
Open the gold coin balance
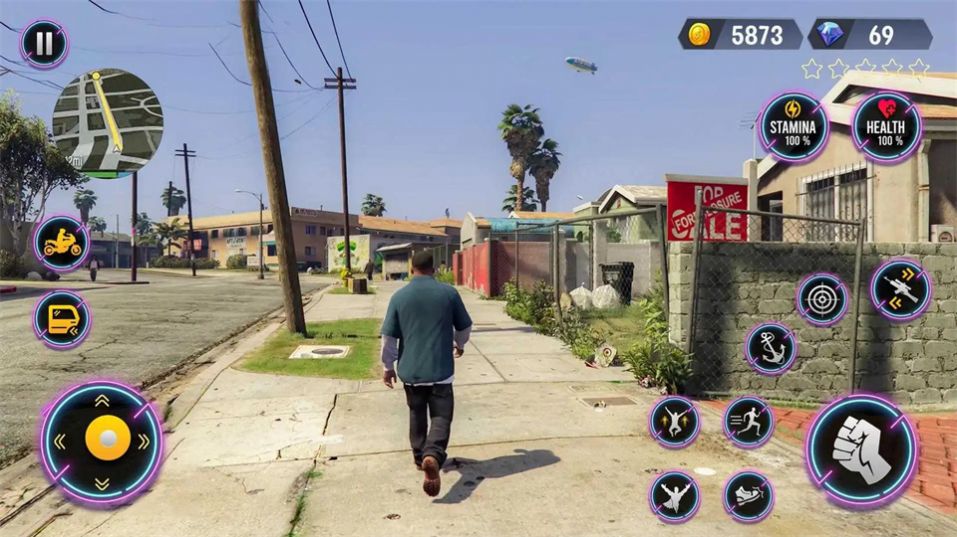[x=740, y=35]
